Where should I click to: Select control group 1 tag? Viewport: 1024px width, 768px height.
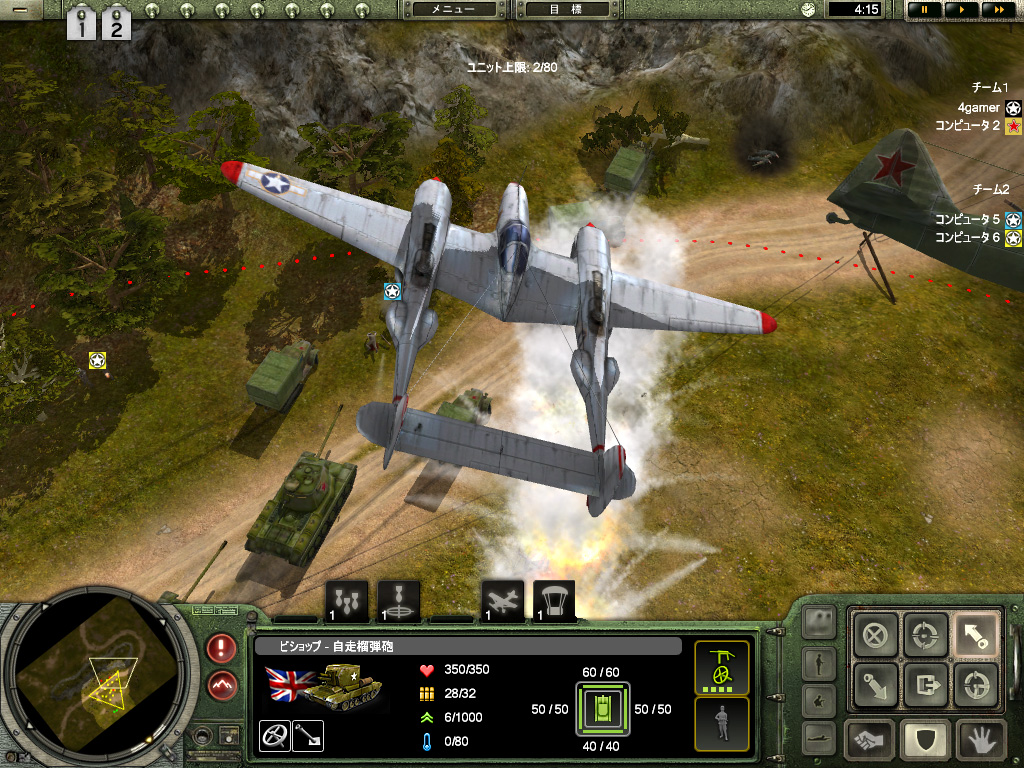(82, 23)
